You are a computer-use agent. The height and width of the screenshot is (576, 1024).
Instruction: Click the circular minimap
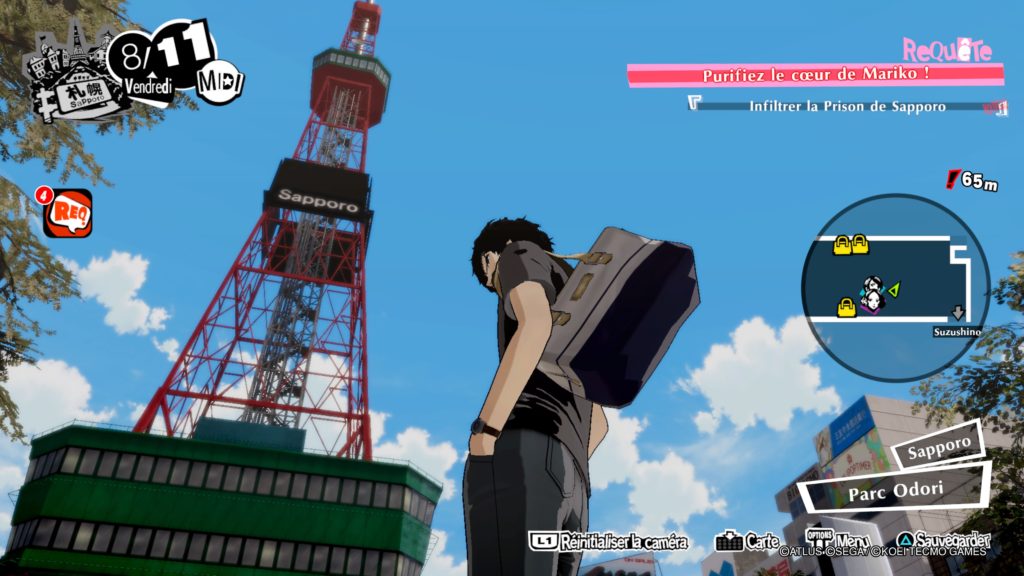pos(895,288)
